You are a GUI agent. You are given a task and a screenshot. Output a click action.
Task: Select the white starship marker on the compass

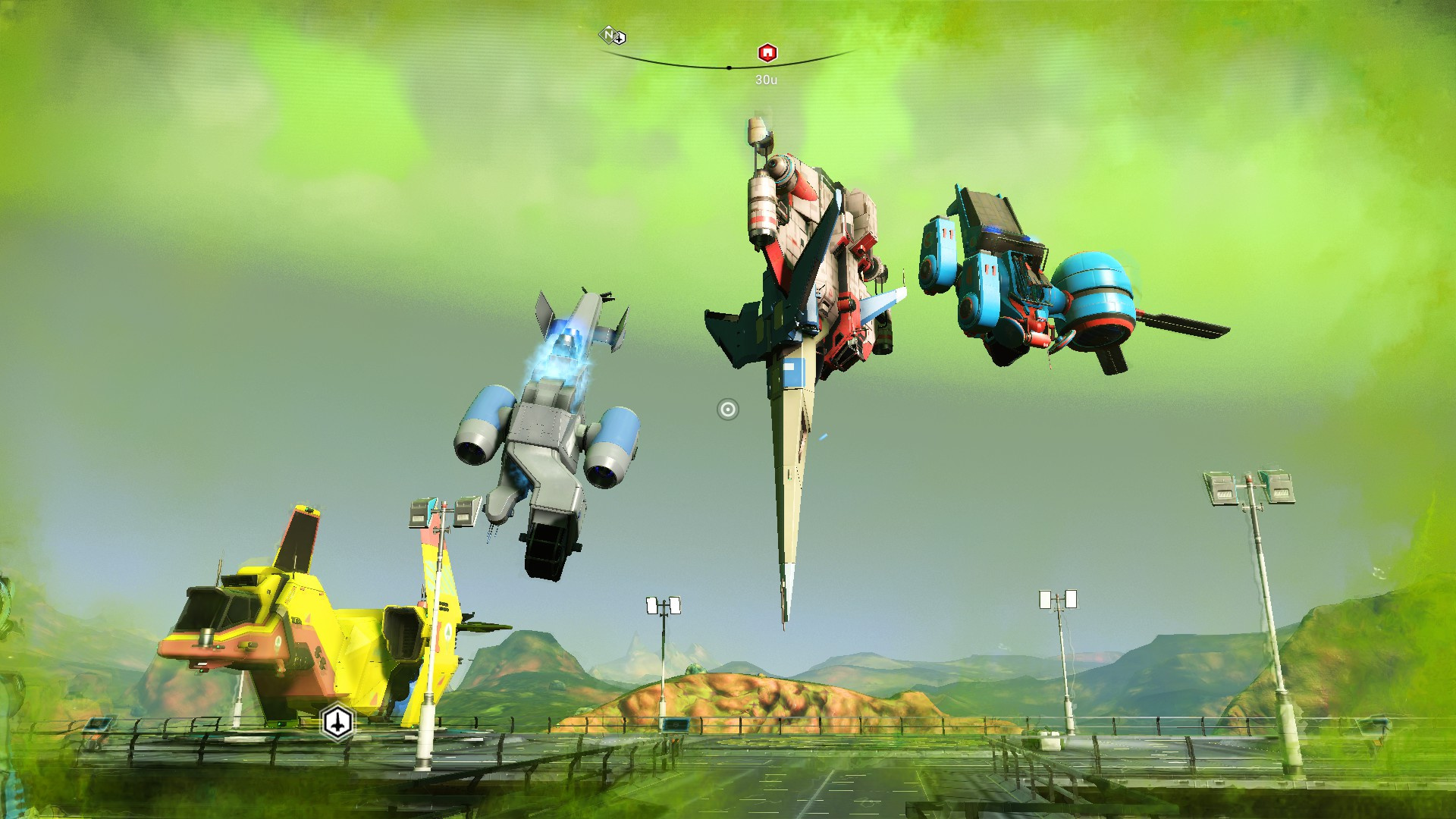coord(620,38)
